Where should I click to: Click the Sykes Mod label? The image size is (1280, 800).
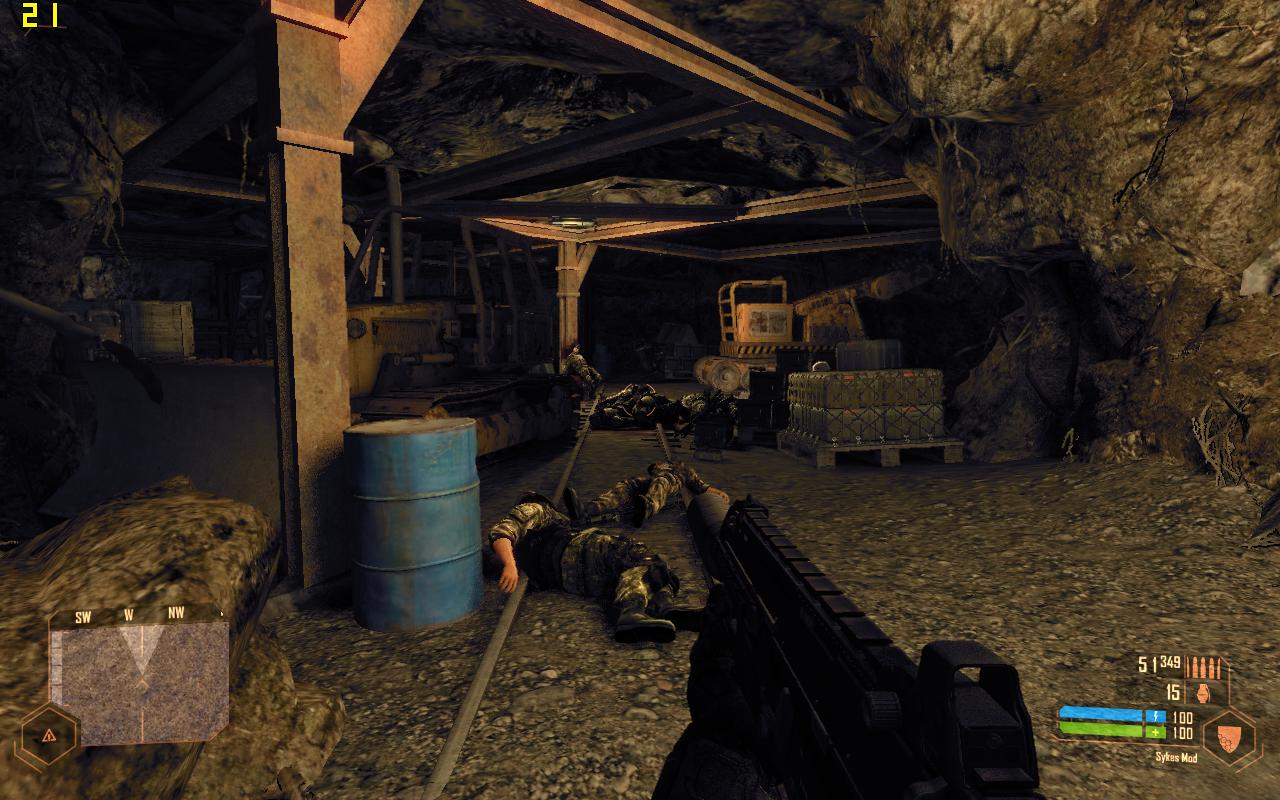1177,756
